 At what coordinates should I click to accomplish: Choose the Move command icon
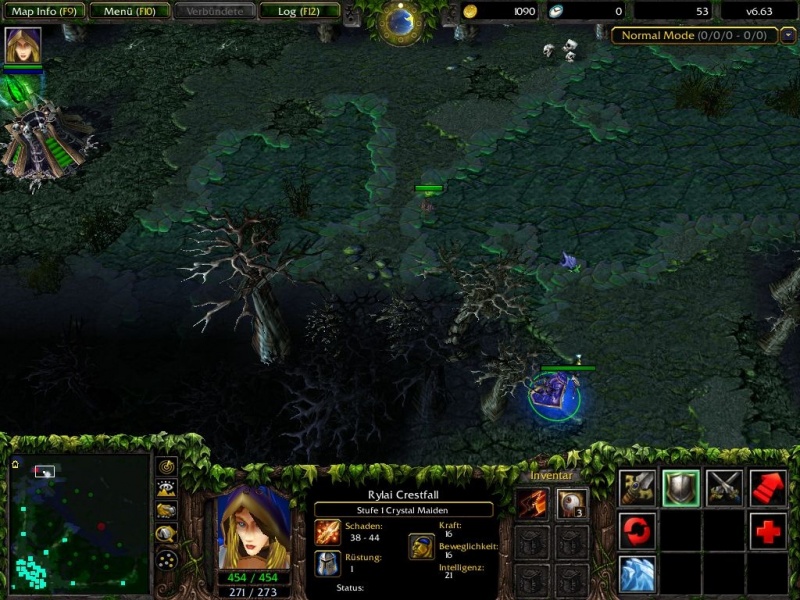coord(637,487)
